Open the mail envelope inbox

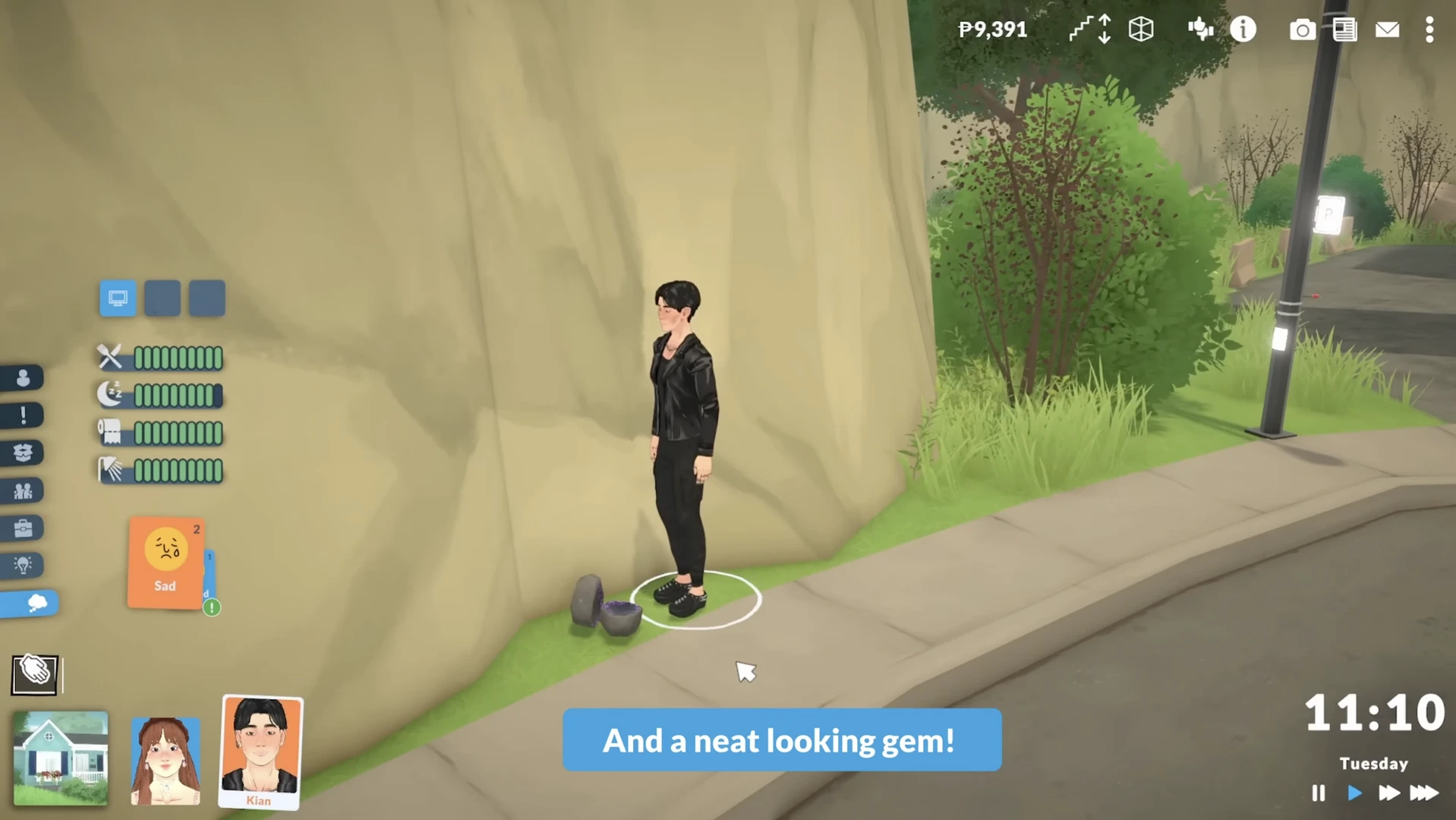(1387, 30)
